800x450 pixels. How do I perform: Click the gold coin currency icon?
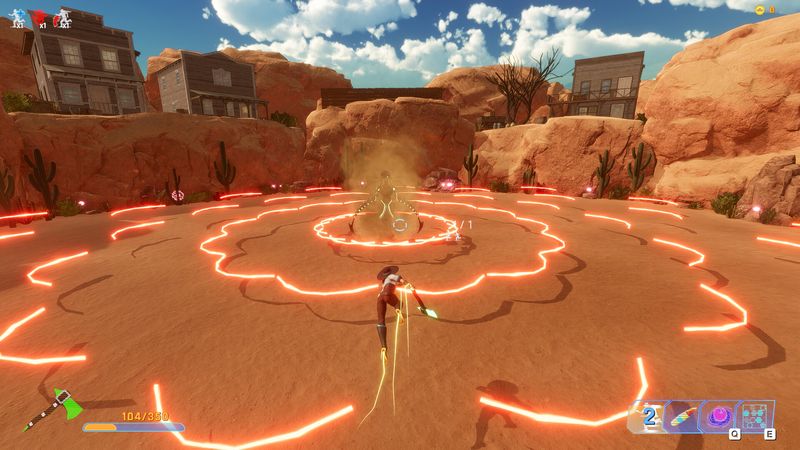tap(760, 9)
